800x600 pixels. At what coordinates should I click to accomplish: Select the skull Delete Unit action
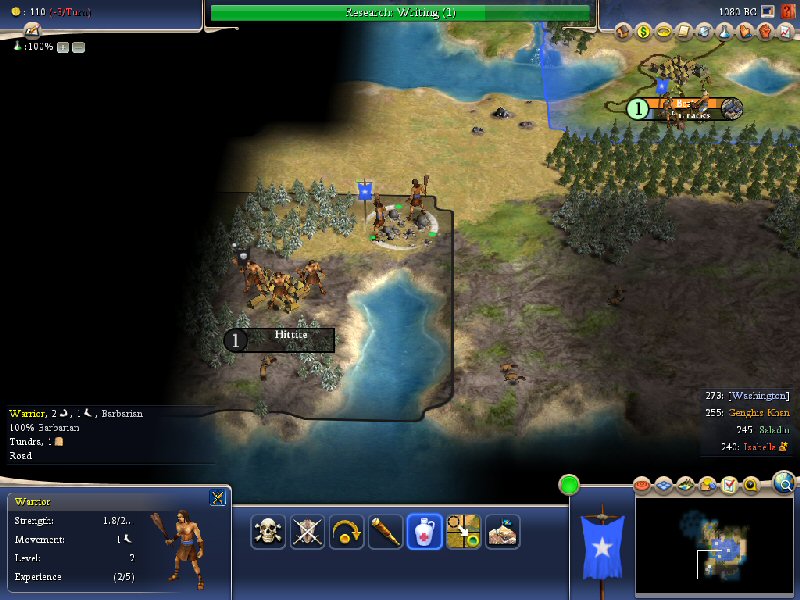click(268, 531)
